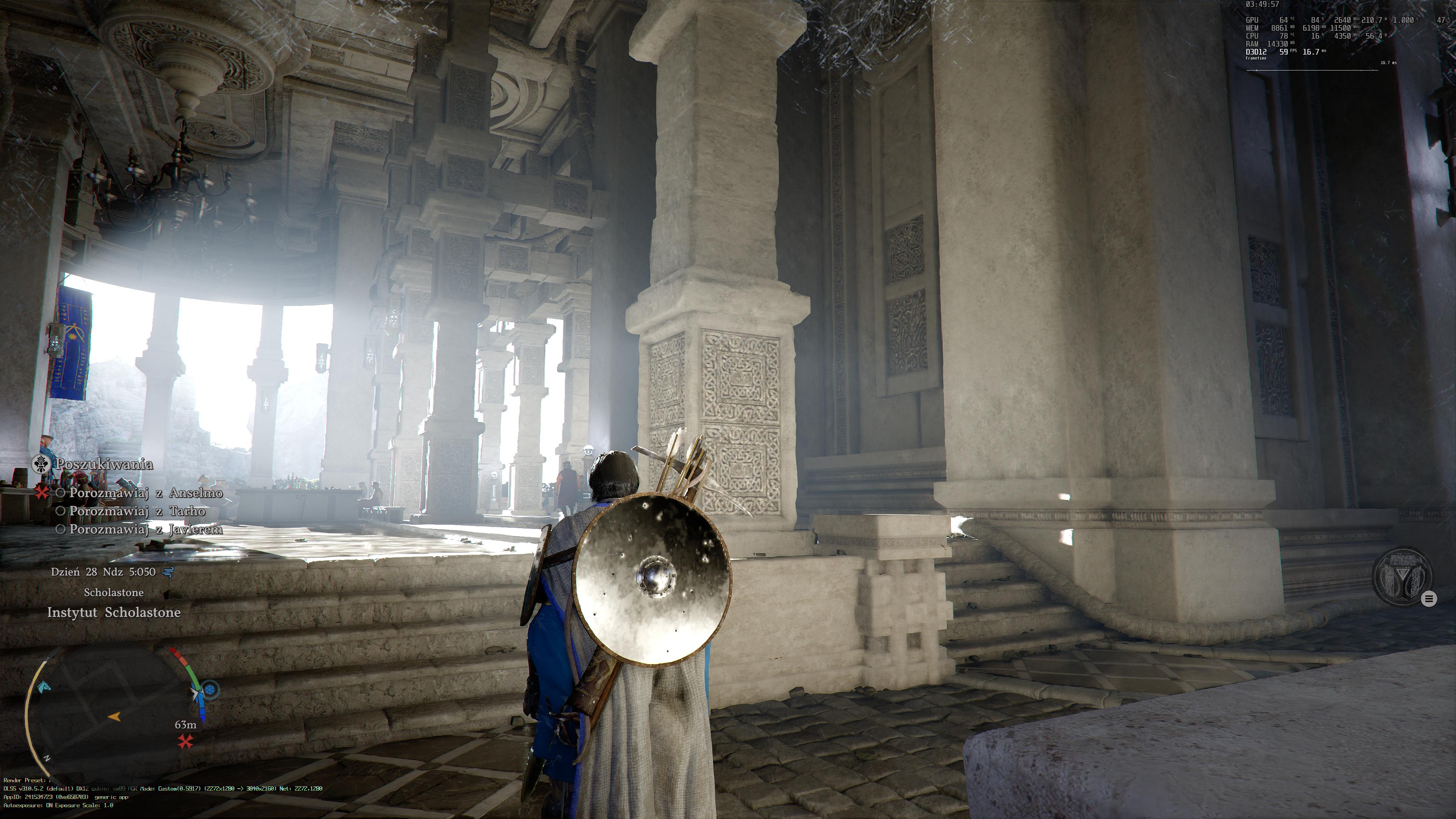The image size is (1456, 819).
Task: Choose the Porozmawiaj z Javierem objective
Action: click(146, 530)
